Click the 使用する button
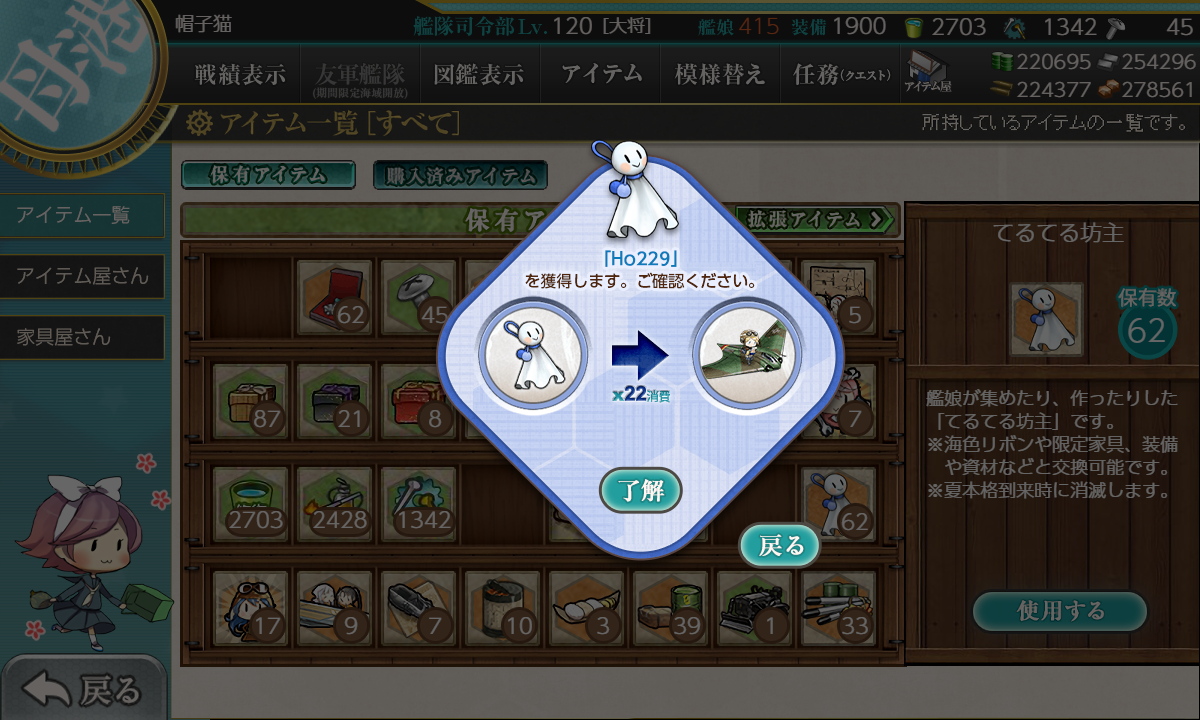Screen dimensions: 1200x720 tap(1060, 610)
